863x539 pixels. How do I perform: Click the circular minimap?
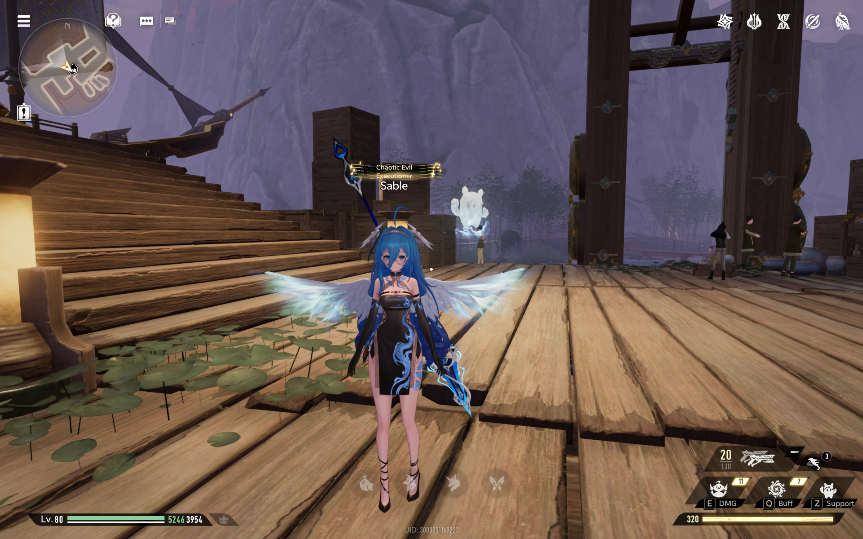[x=68, y=66]
